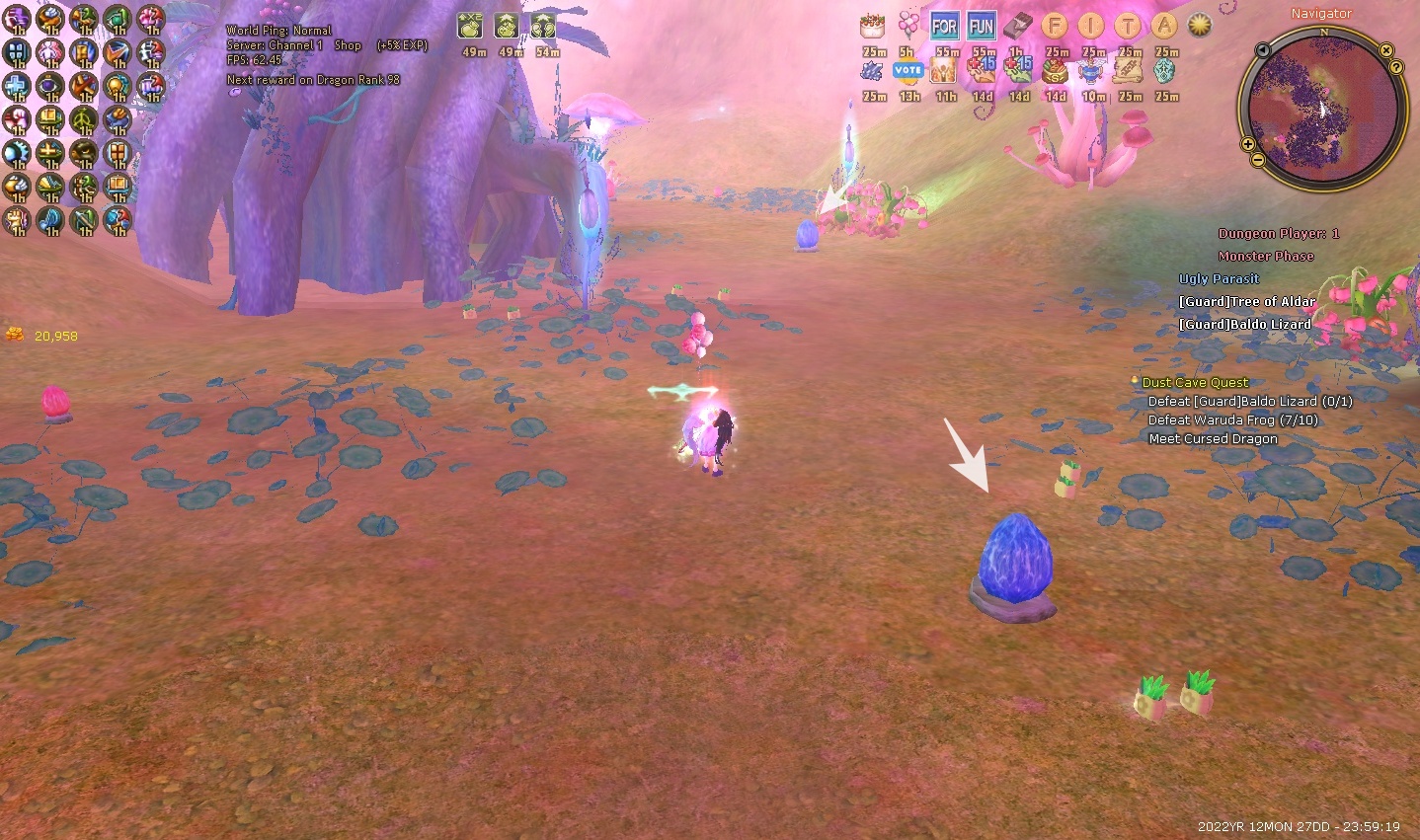Open the Navigator help question mark
This screenshot has height=840, width=1420.
click(1396, 67)
